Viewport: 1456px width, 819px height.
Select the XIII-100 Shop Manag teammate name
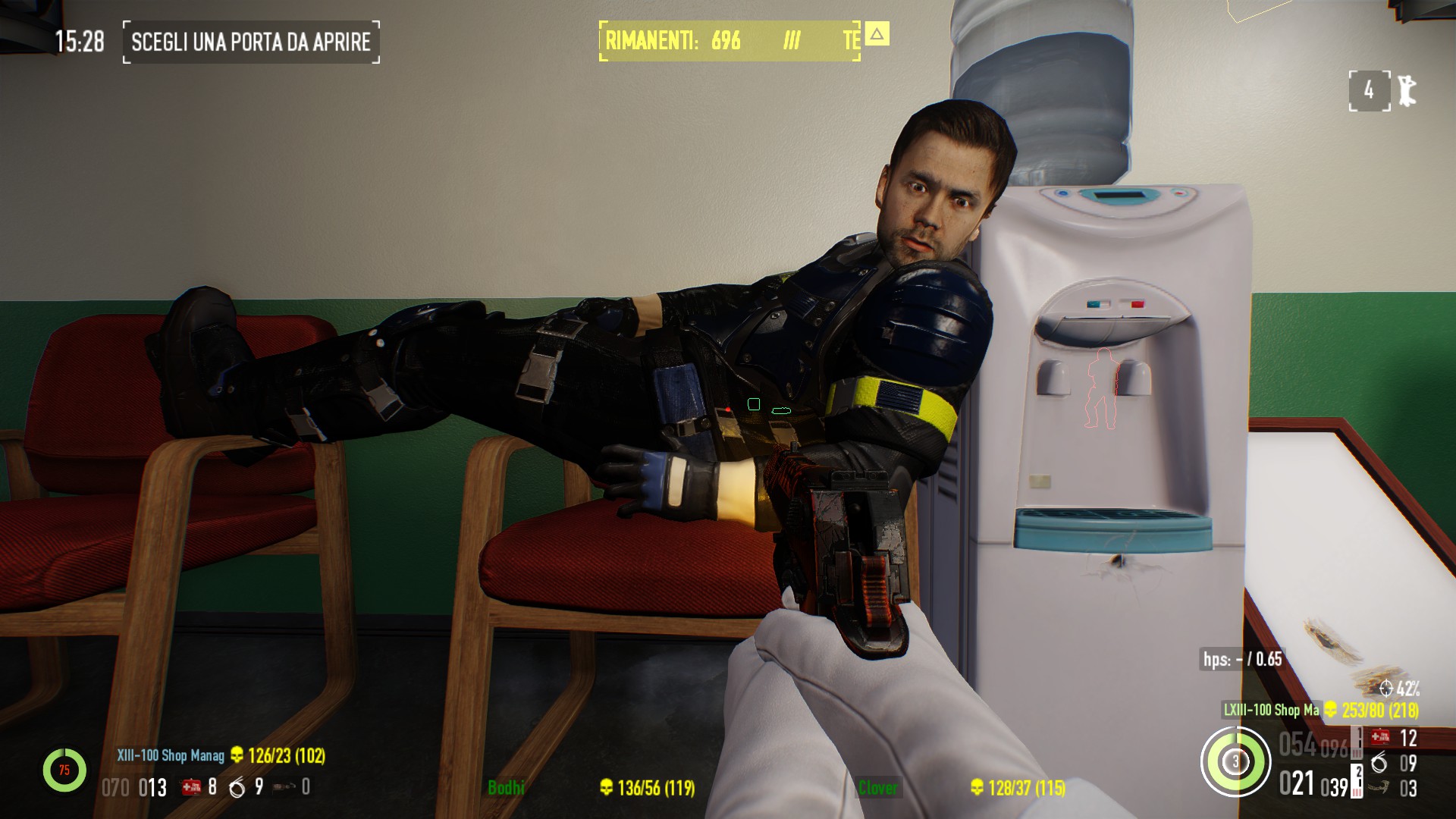point(170,756)
